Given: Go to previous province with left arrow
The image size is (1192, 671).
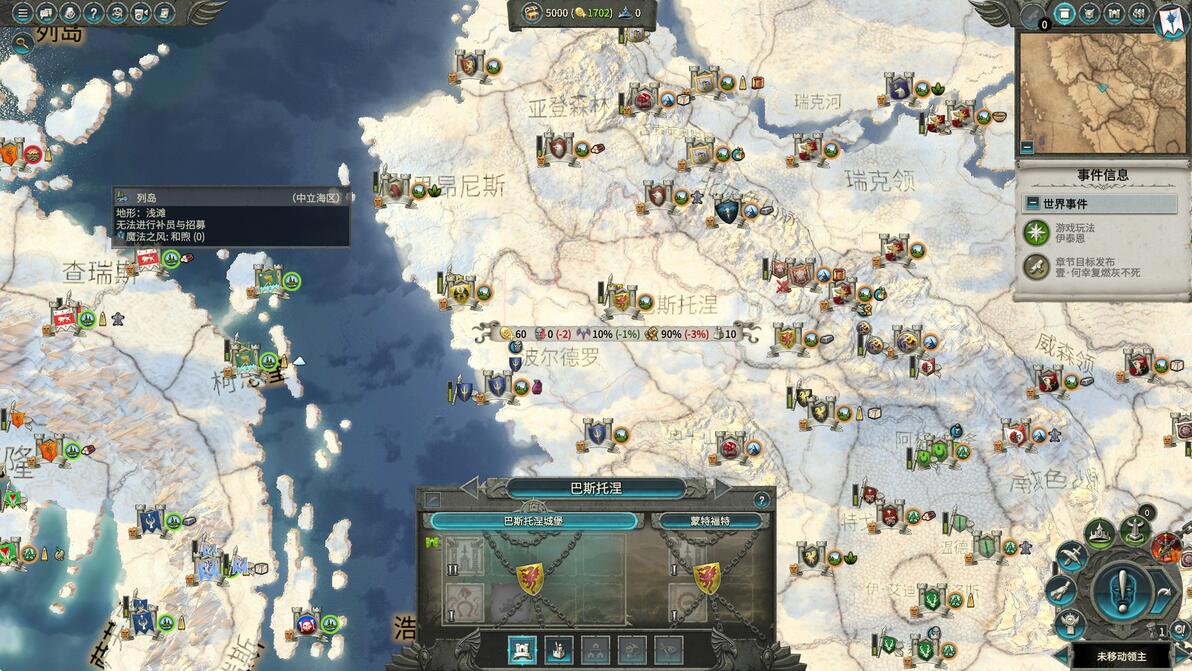Looking at the screenshot, I should (469, 488).
